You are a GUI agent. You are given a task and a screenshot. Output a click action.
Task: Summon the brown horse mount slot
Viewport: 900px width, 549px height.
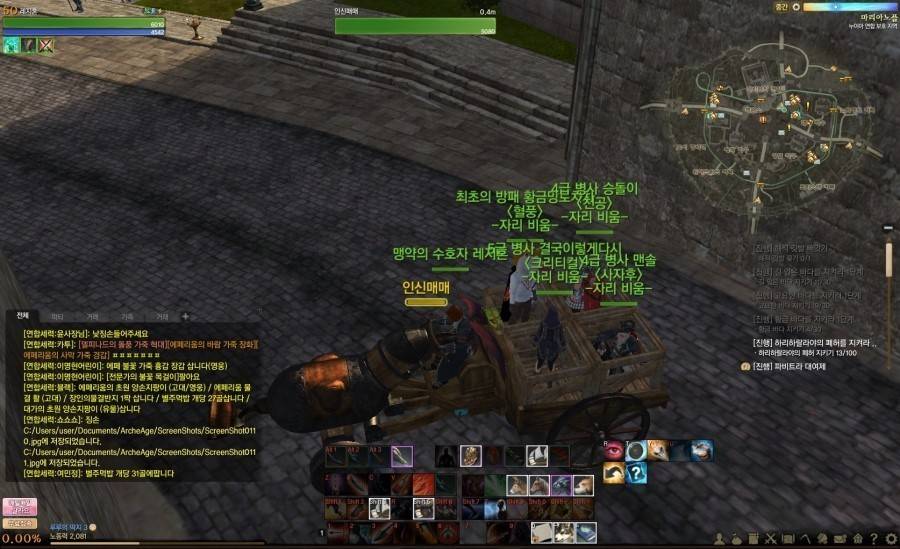(x=515, y=485)
